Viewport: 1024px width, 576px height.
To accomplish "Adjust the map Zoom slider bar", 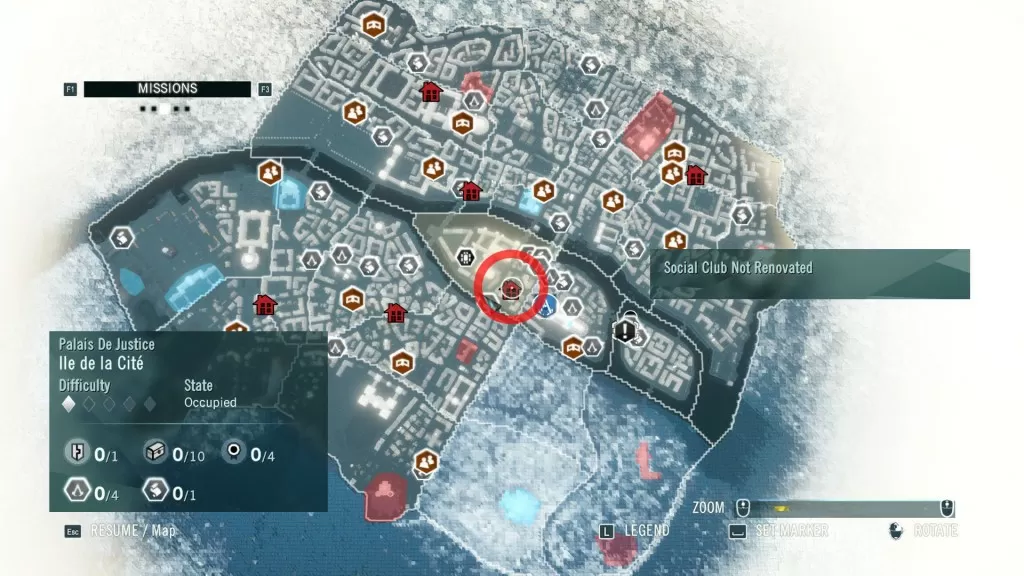I will (x=845, y=508).
